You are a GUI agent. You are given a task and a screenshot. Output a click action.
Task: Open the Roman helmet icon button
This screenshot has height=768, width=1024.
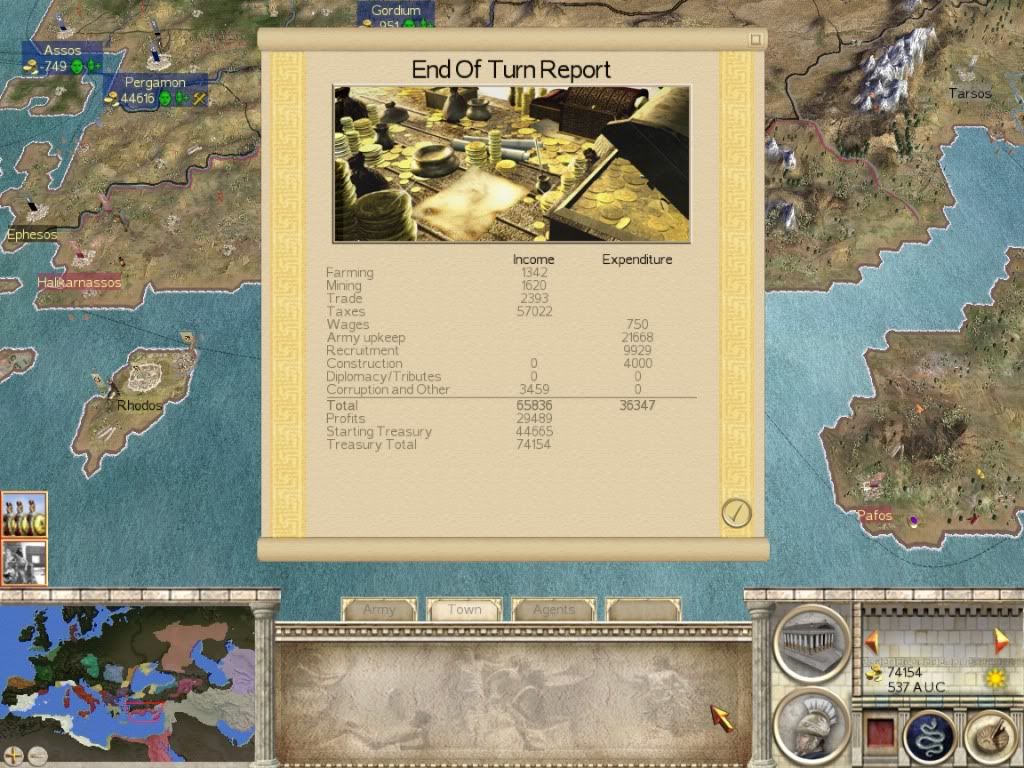(x=811, y=726)
